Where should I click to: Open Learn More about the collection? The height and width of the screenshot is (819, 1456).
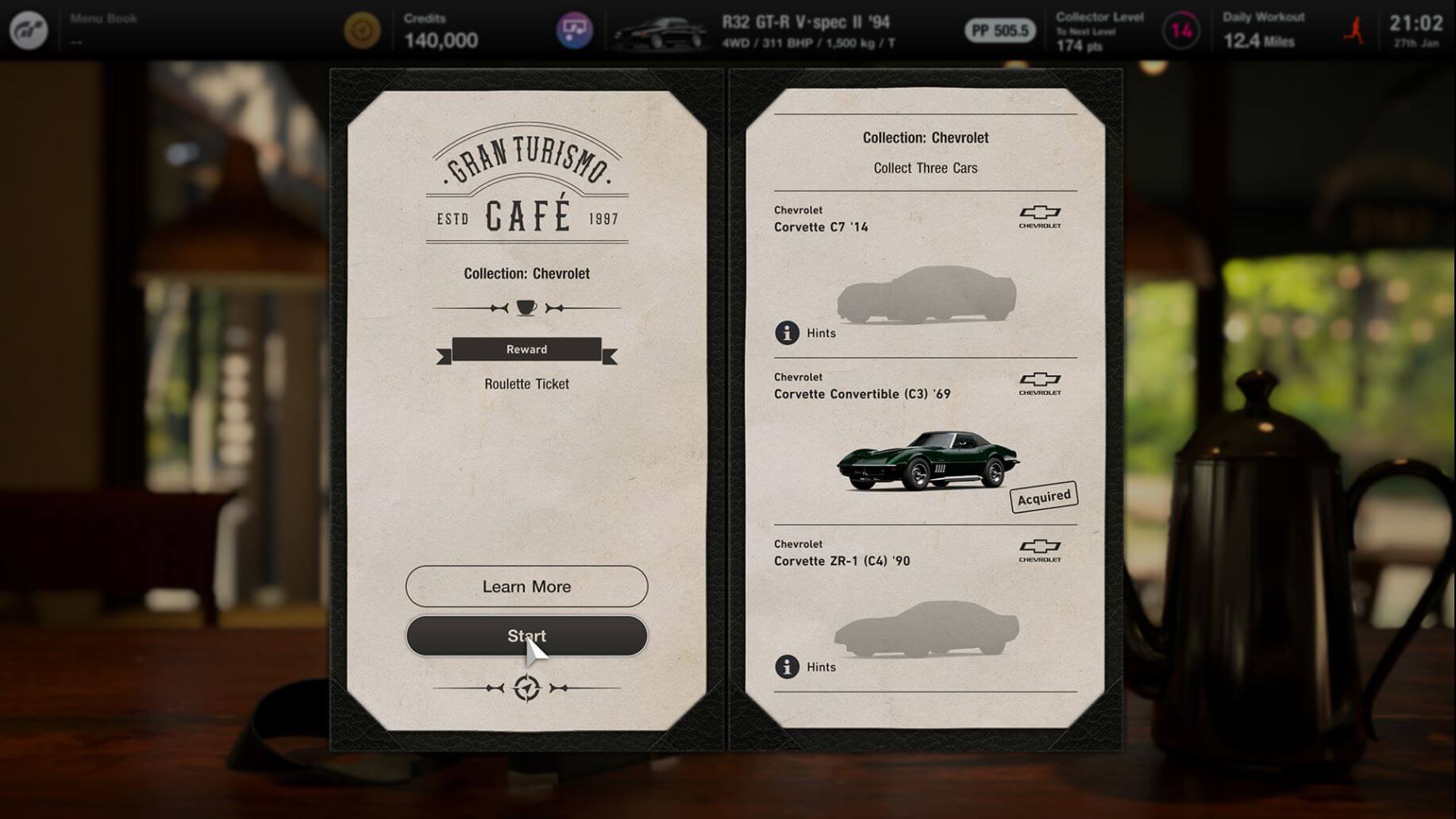click(526, 586)
